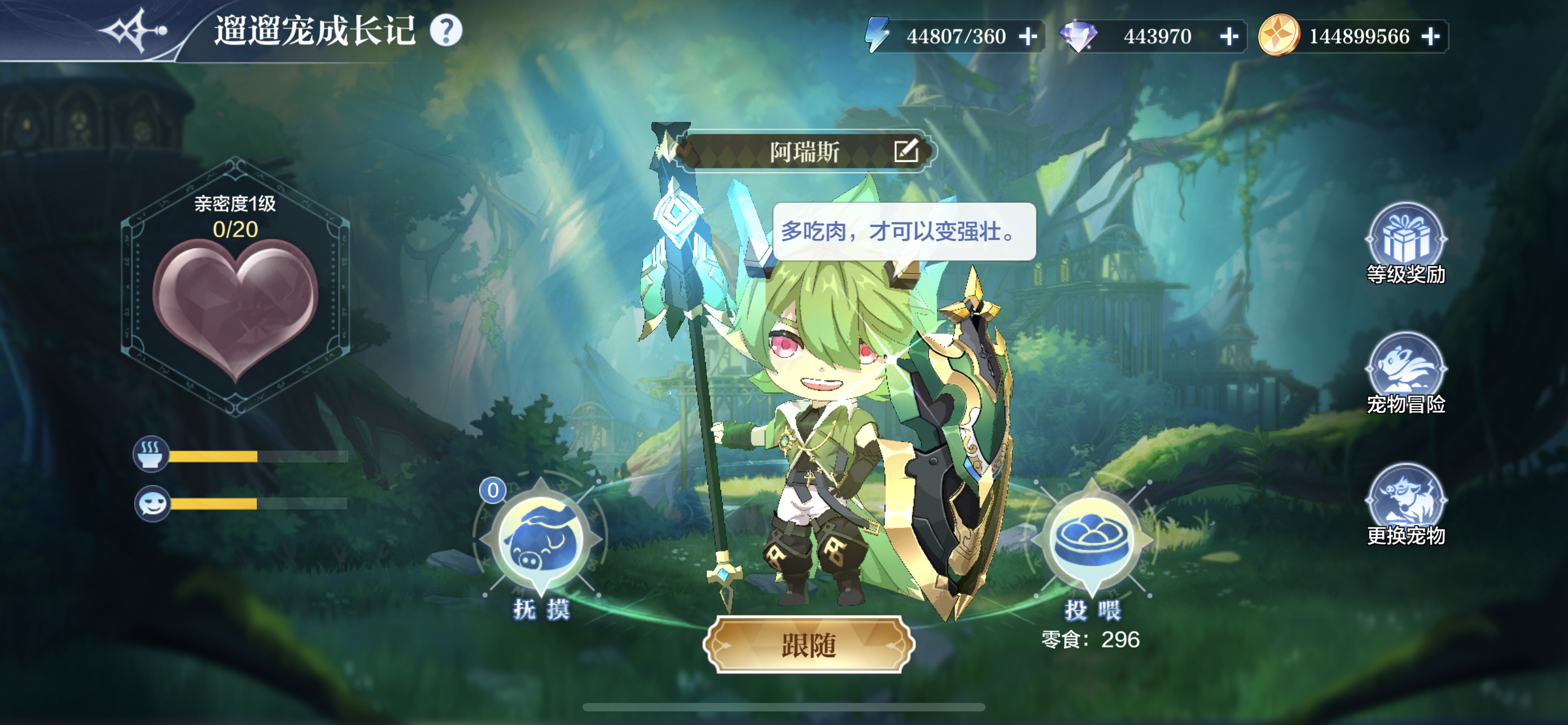The image size is (1568, 725).
Task: Go back using the top-left arrow emblem
Action: (133, 30)
